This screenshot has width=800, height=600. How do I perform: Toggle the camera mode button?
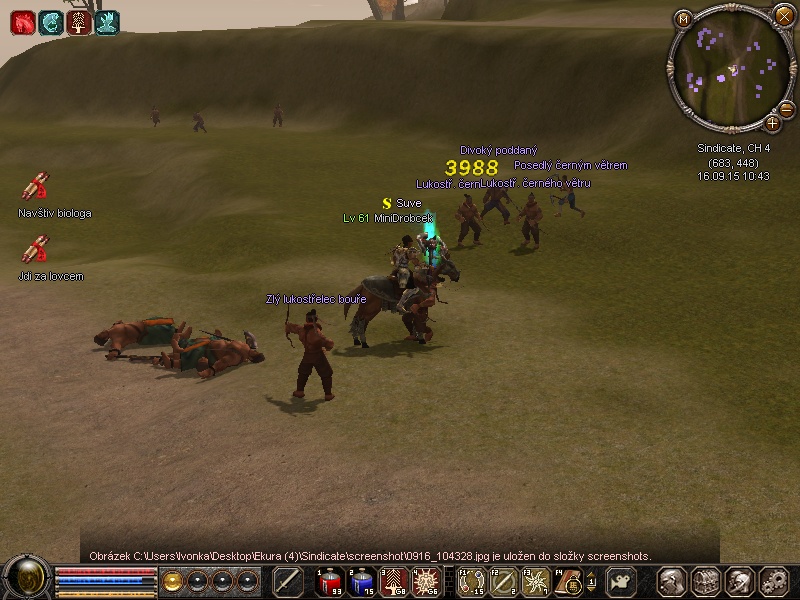click(623, 581)
